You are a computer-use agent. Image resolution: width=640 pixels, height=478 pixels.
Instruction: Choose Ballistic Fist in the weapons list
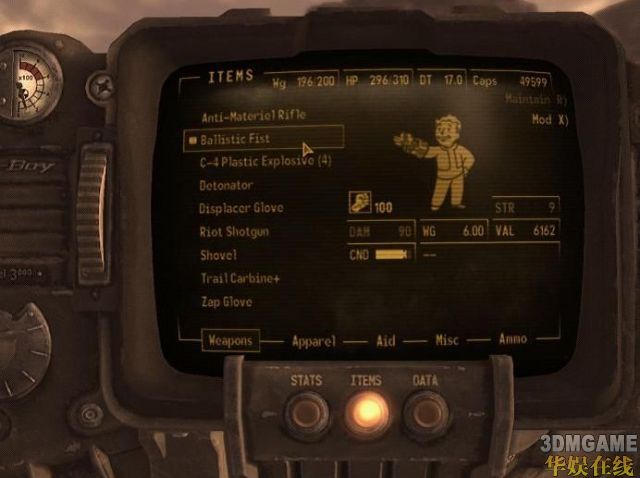click(235, 139)
